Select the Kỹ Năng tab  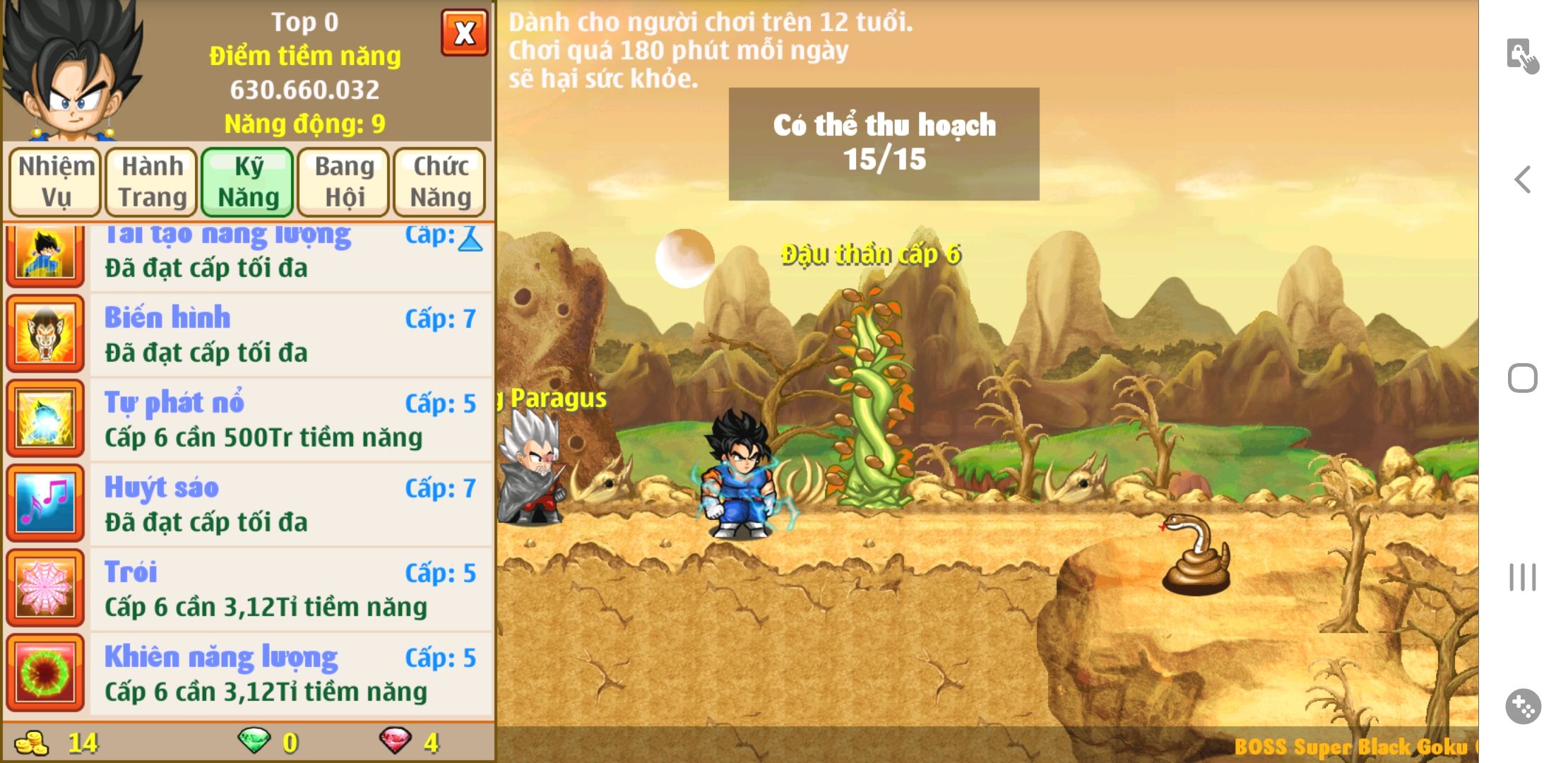[x=248, y=182]
